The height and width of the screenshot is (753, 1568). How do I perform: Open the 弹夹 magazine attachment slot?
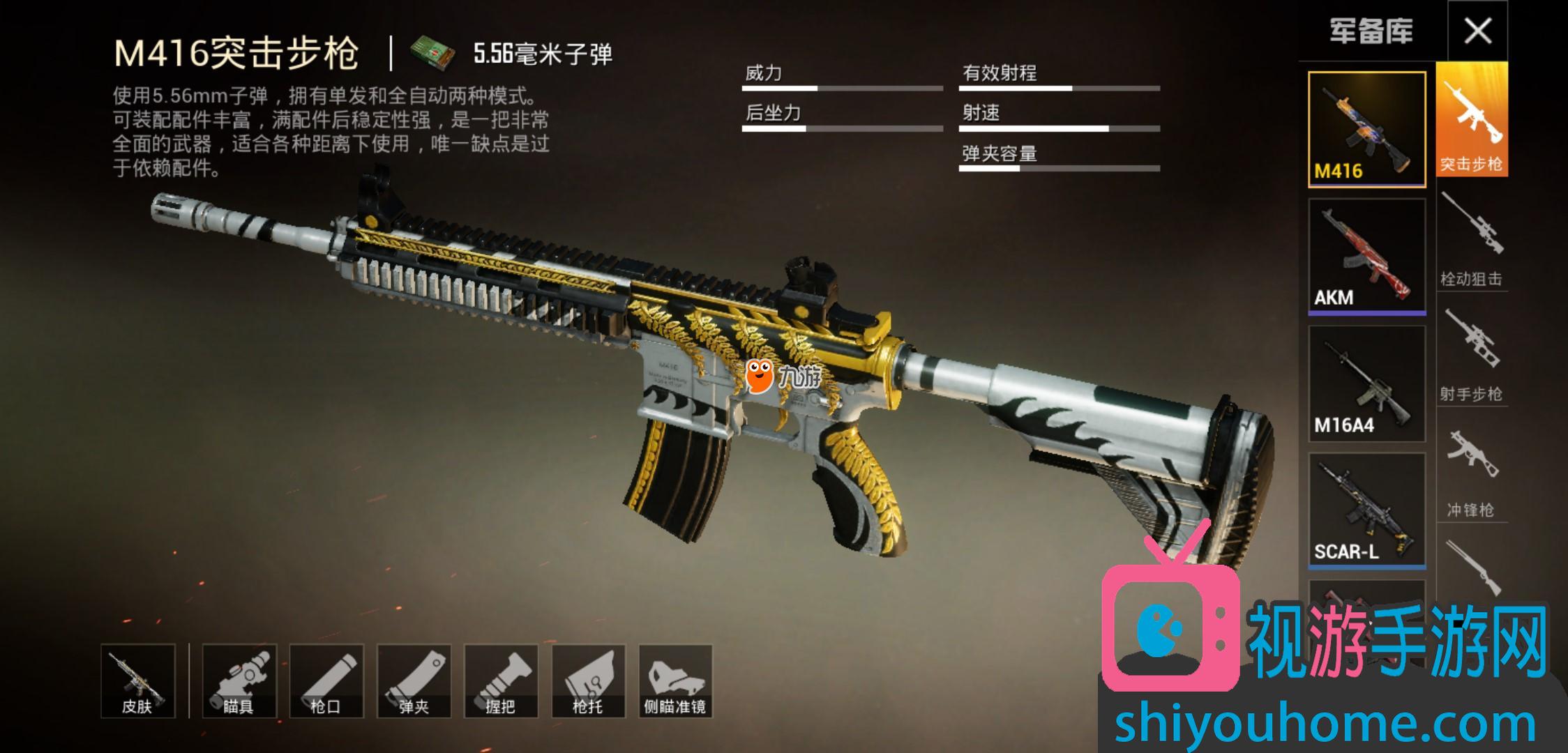[x=414, y=681]
